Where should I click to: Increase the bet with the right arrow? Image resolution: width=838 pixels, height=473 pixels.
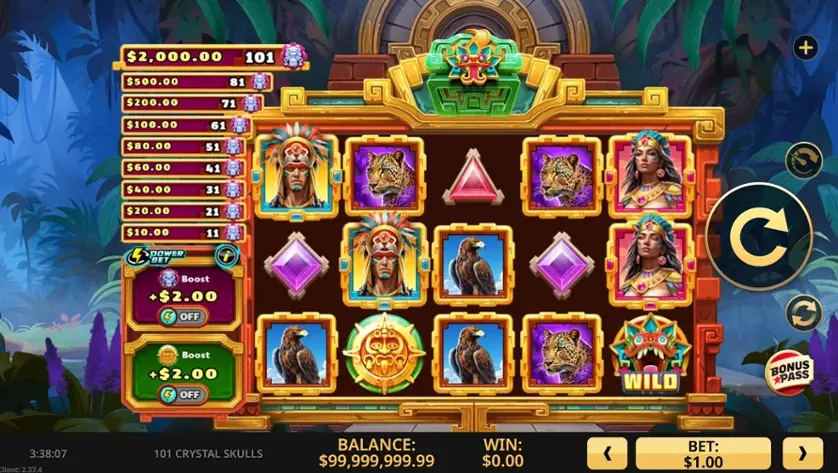tap(801, 454)
